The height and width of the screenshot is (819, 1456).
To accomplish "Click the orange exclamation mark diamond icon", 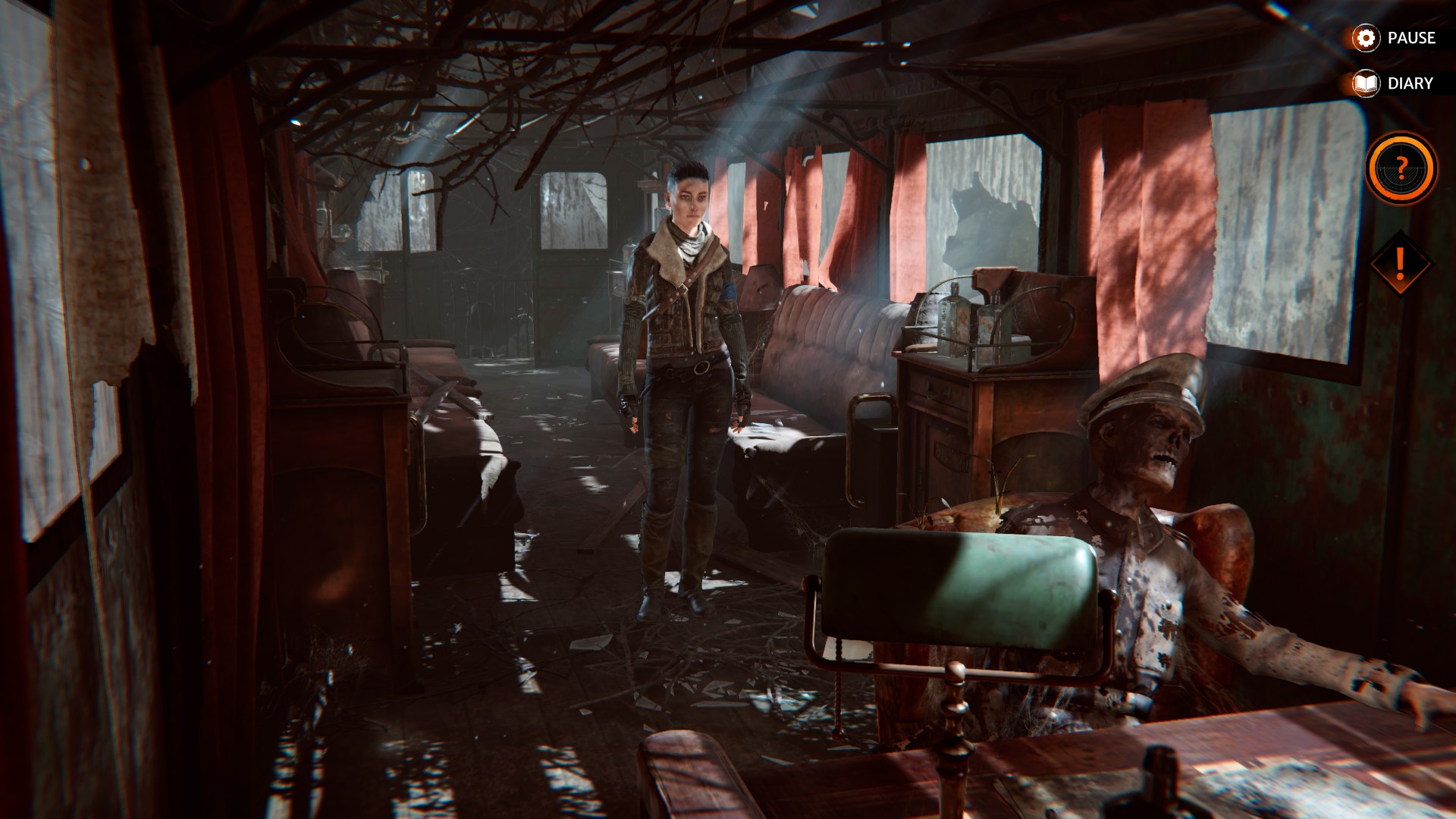I will point(1400,264).
